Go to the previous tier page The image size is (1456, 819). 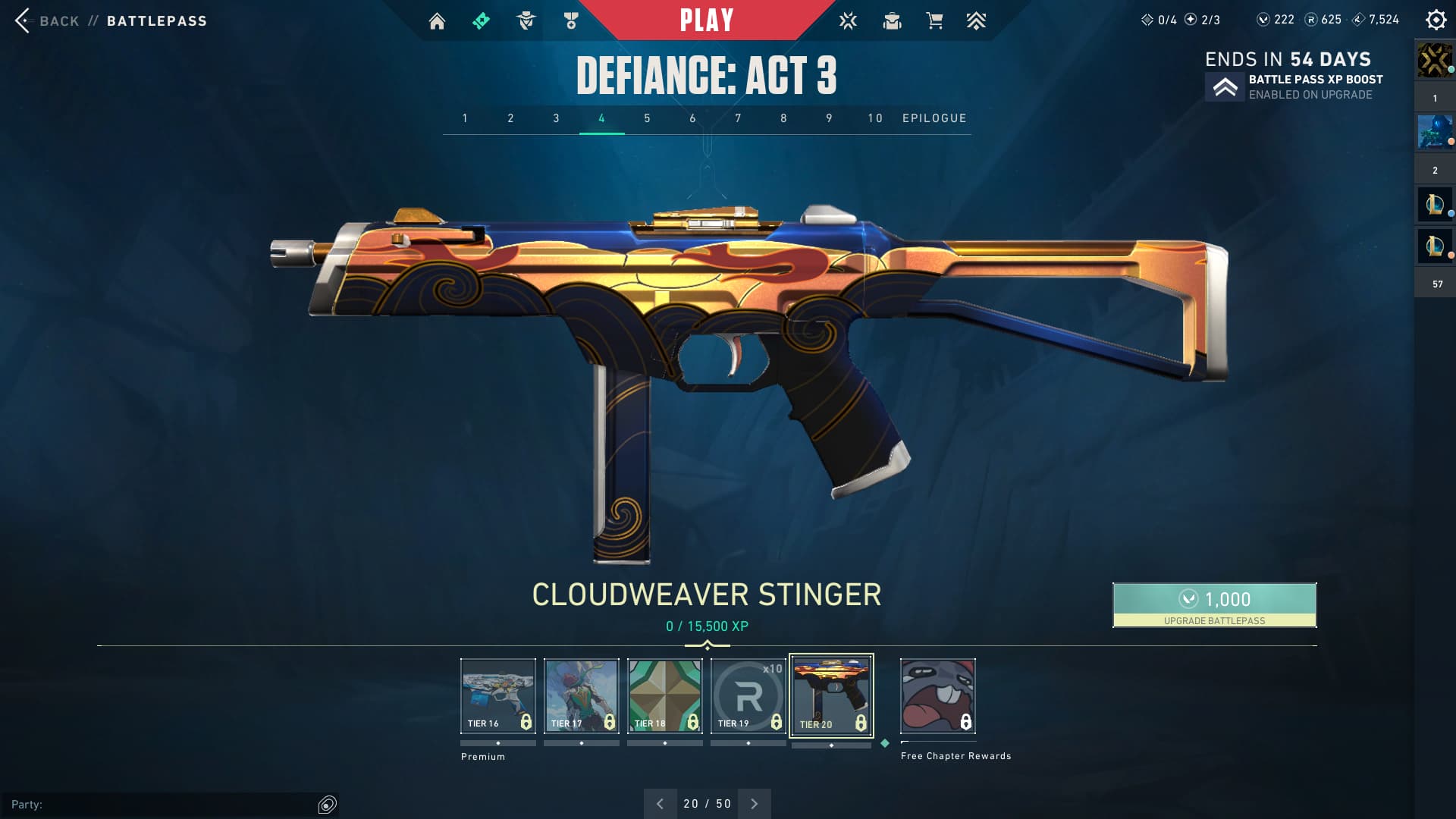pos(660,804)
